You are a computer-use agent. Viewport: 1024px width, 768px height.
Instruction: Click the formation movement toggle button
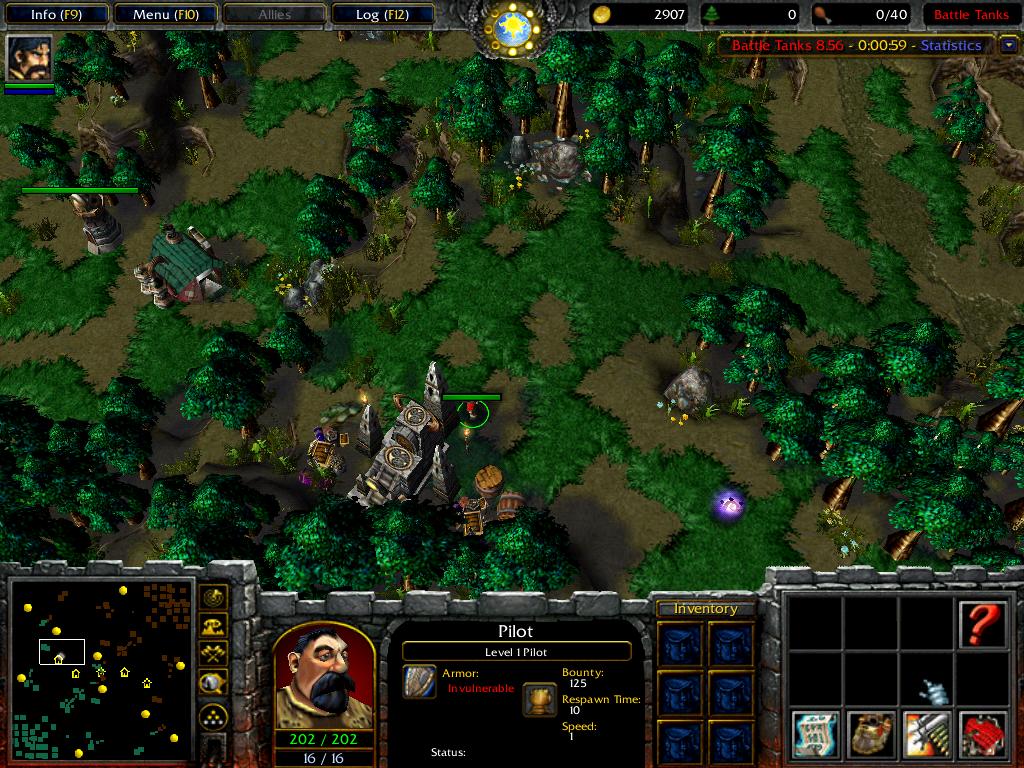coord(213,716)
